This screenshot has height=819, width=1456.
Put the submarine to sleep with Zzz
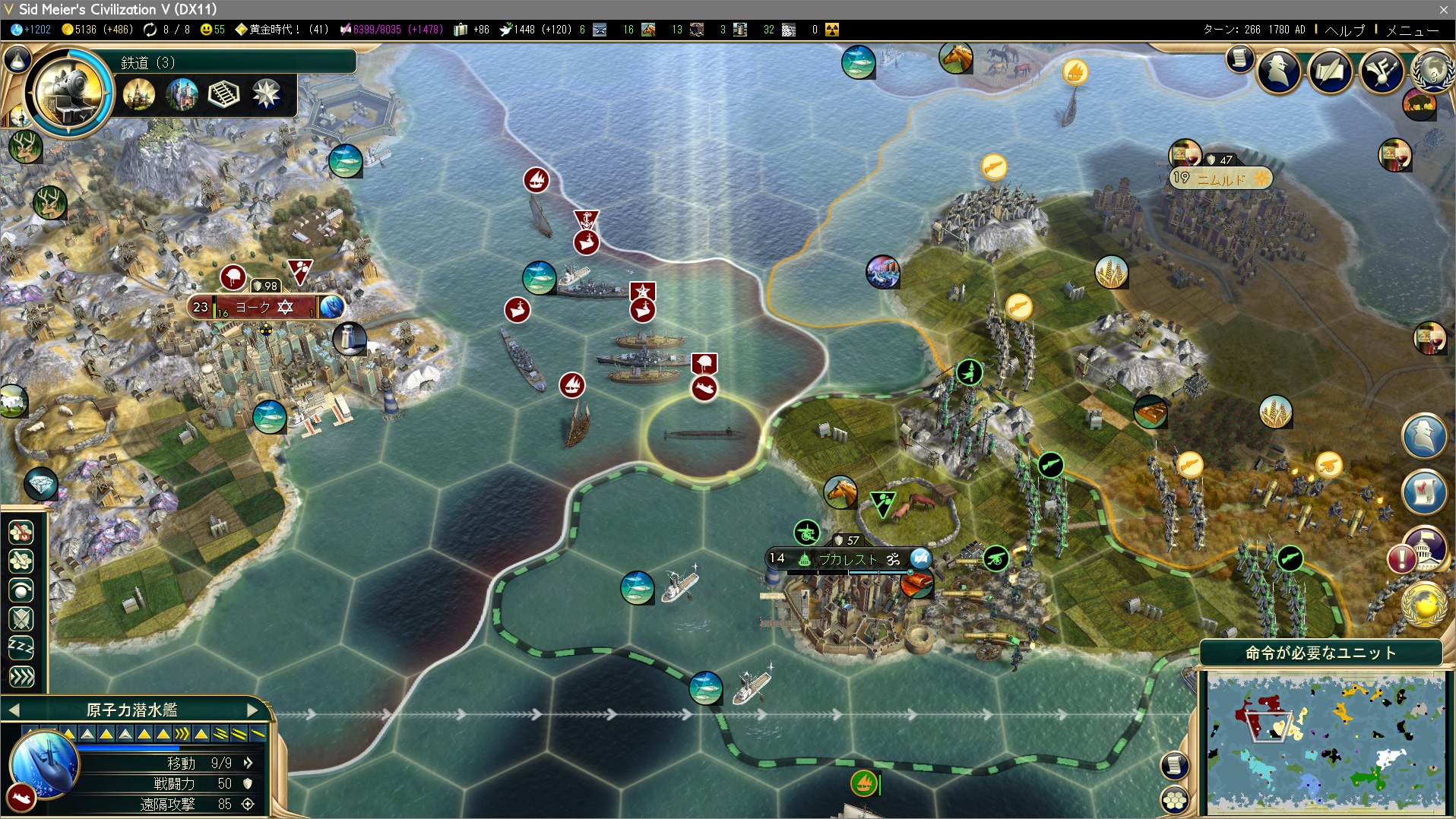[x=21, y=647]
